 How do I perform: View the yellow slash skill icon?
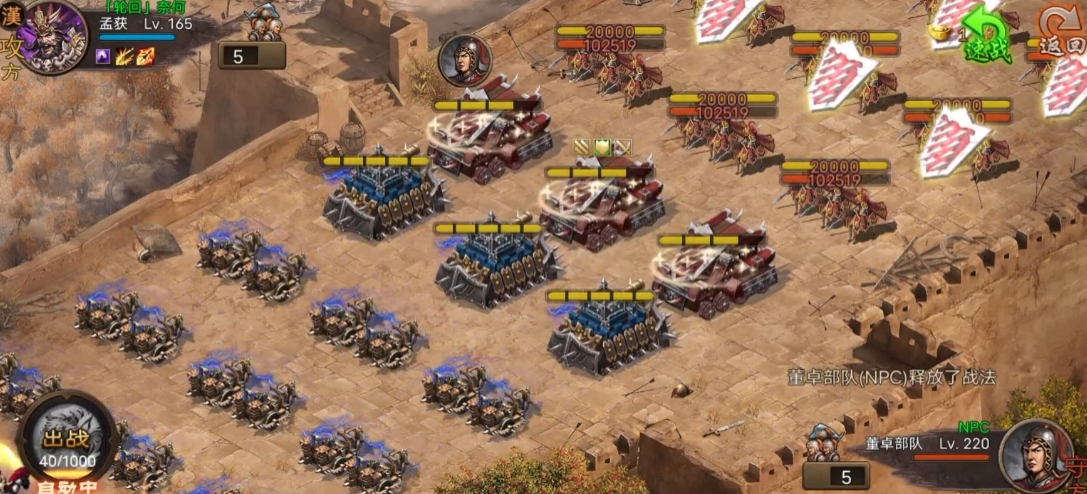tap(124, 57)
